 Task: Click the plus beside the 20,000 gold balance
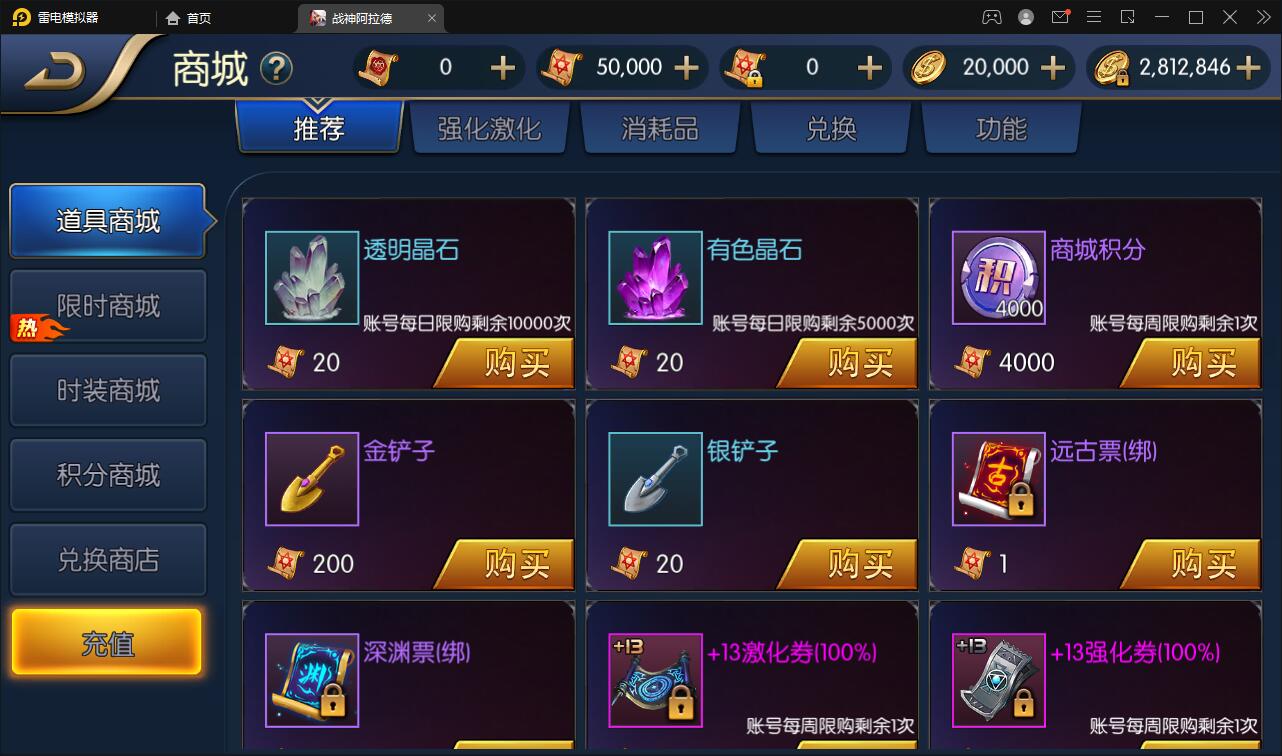[1052, 67]
